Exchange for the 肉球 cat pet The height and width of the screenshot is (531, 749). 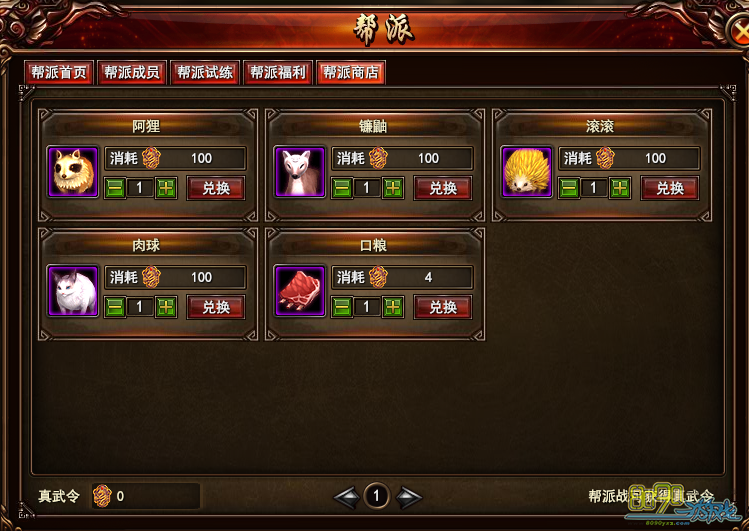[215, 307]
